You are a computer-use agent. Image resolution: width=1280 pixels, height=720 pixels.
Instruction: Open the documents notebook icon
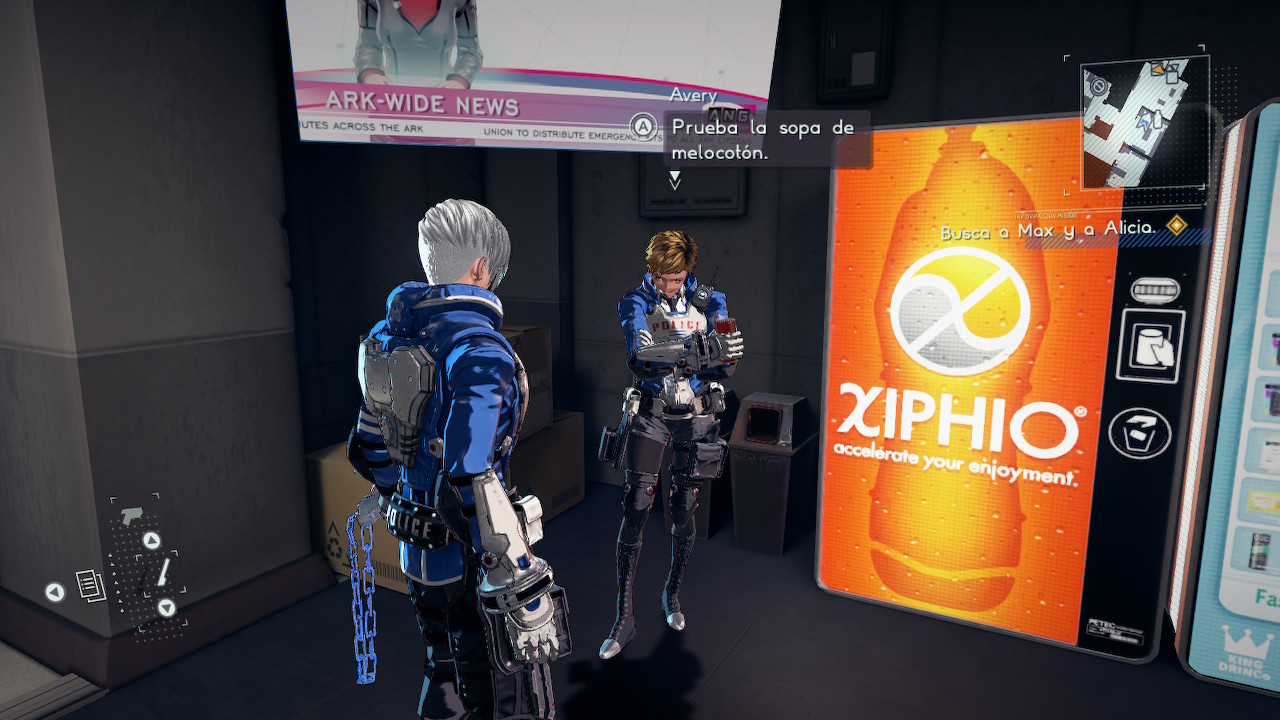point(90,585)
